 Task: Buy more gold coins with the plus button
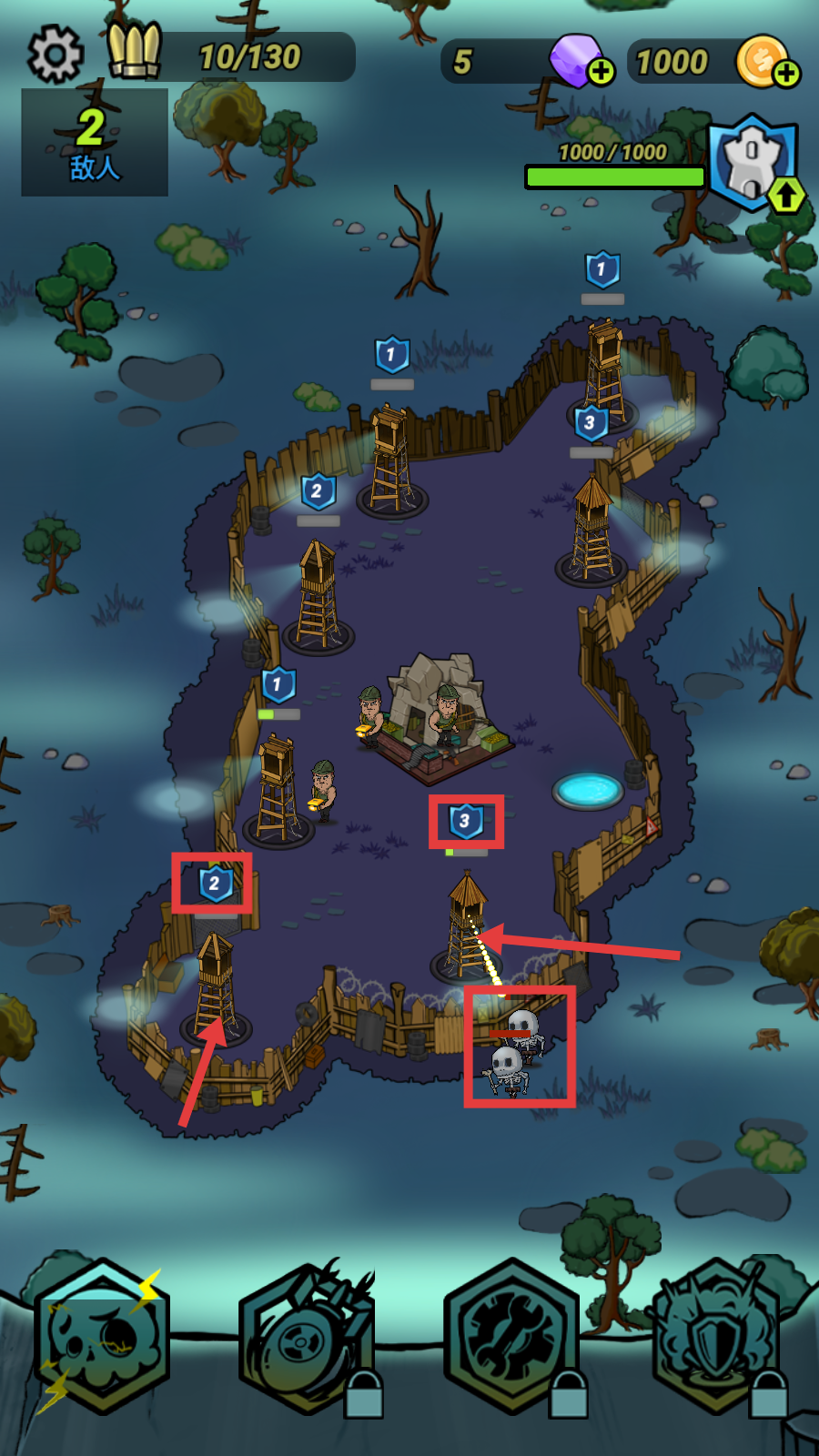(786, 72)
